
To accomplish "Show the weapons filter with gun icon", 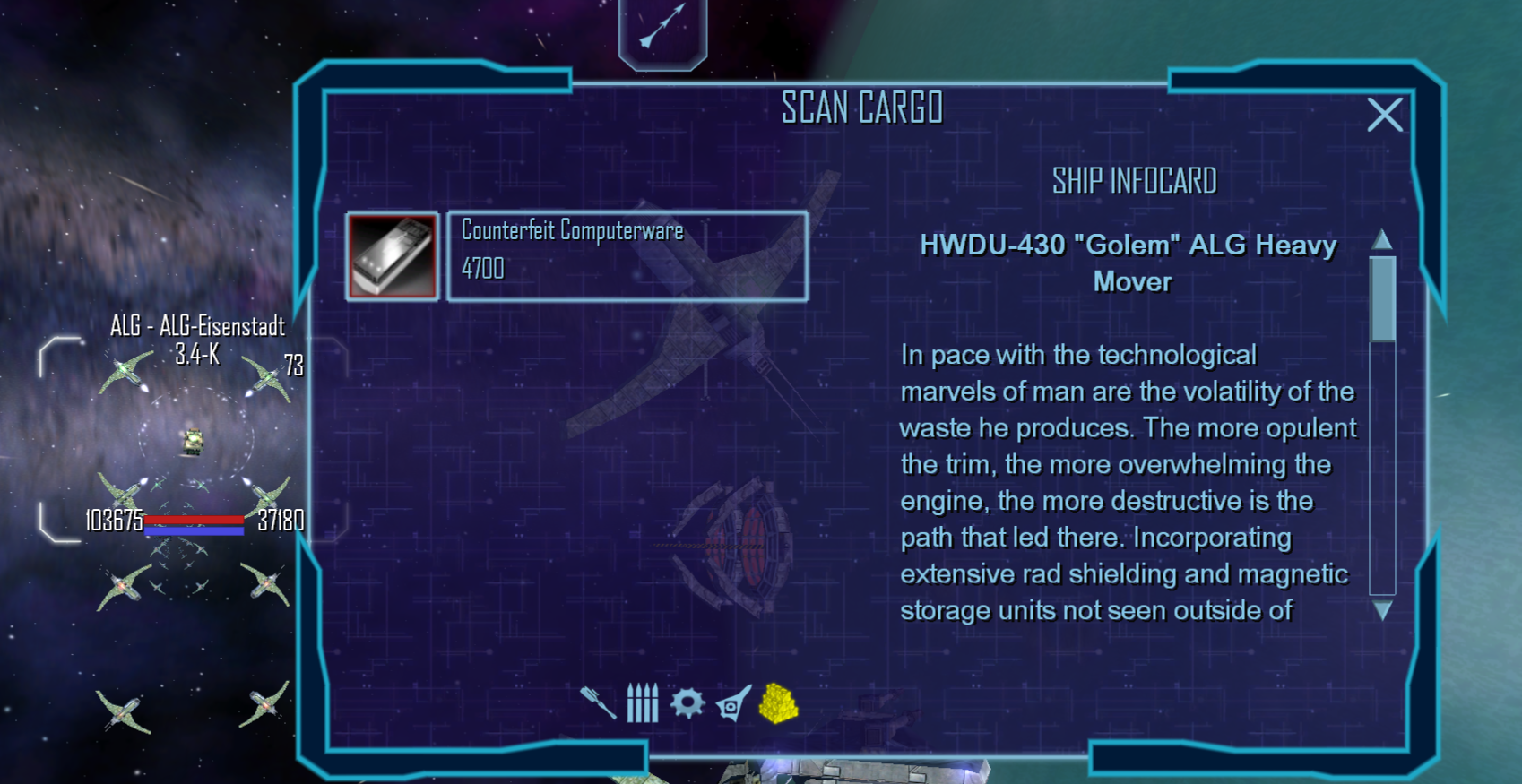I will 598,703.
